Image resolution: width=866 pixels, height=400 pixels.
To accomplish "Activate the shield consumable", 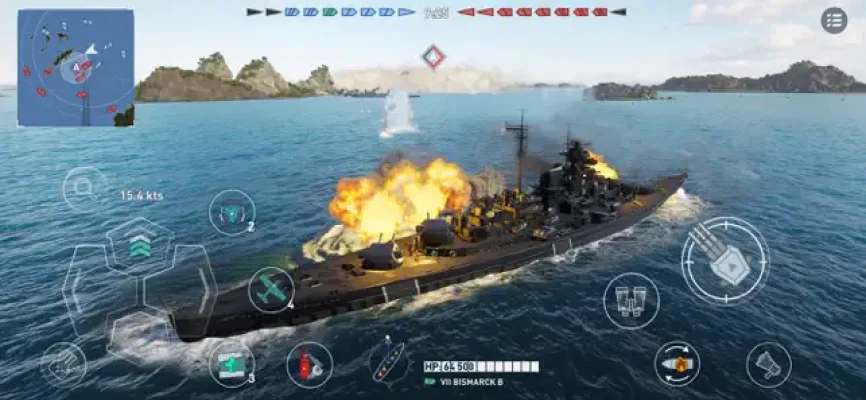I will point(232,212).
